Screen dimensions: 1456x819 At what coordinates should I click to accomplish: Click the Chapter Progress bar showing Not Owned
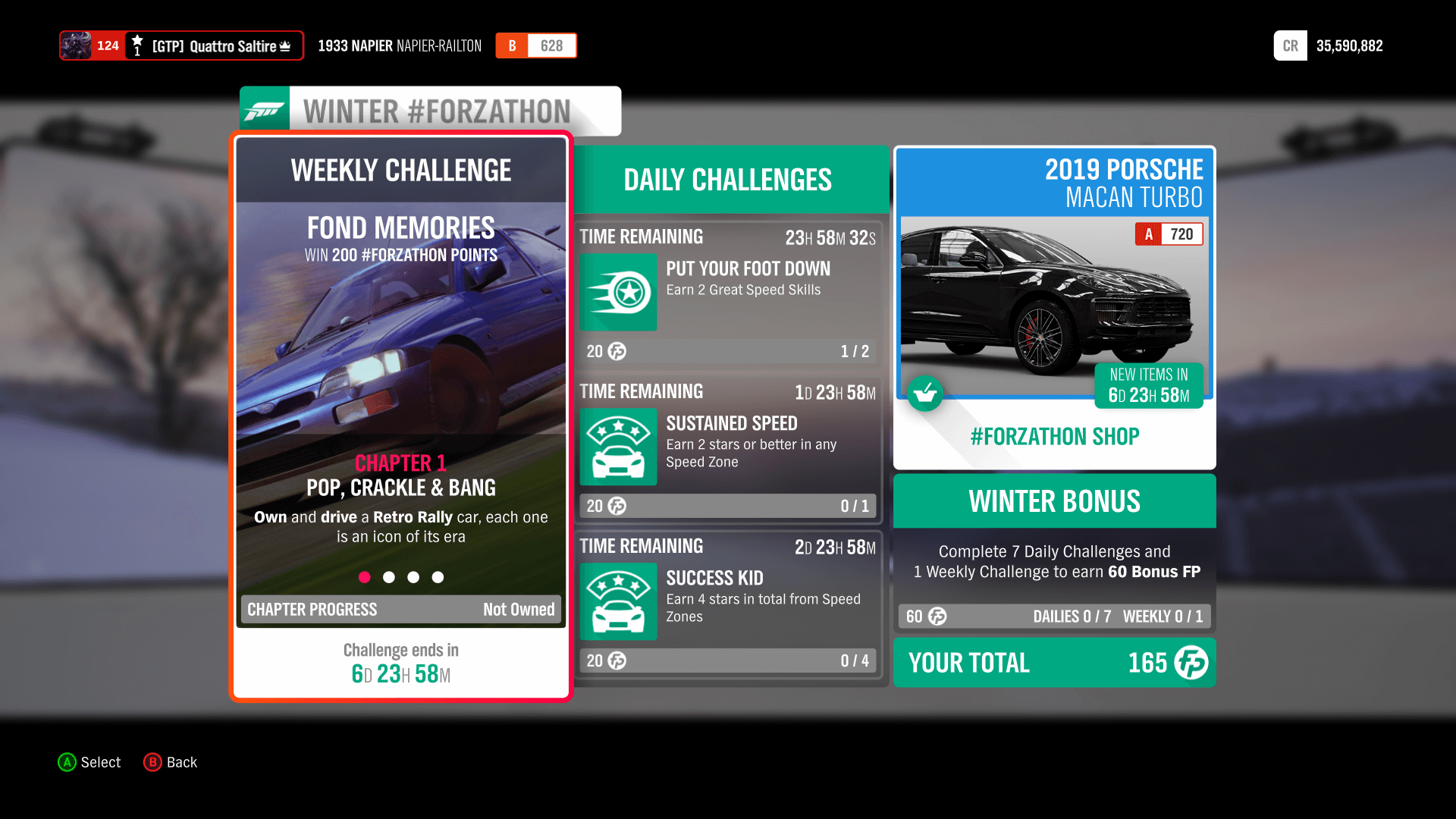coord(400,609)
